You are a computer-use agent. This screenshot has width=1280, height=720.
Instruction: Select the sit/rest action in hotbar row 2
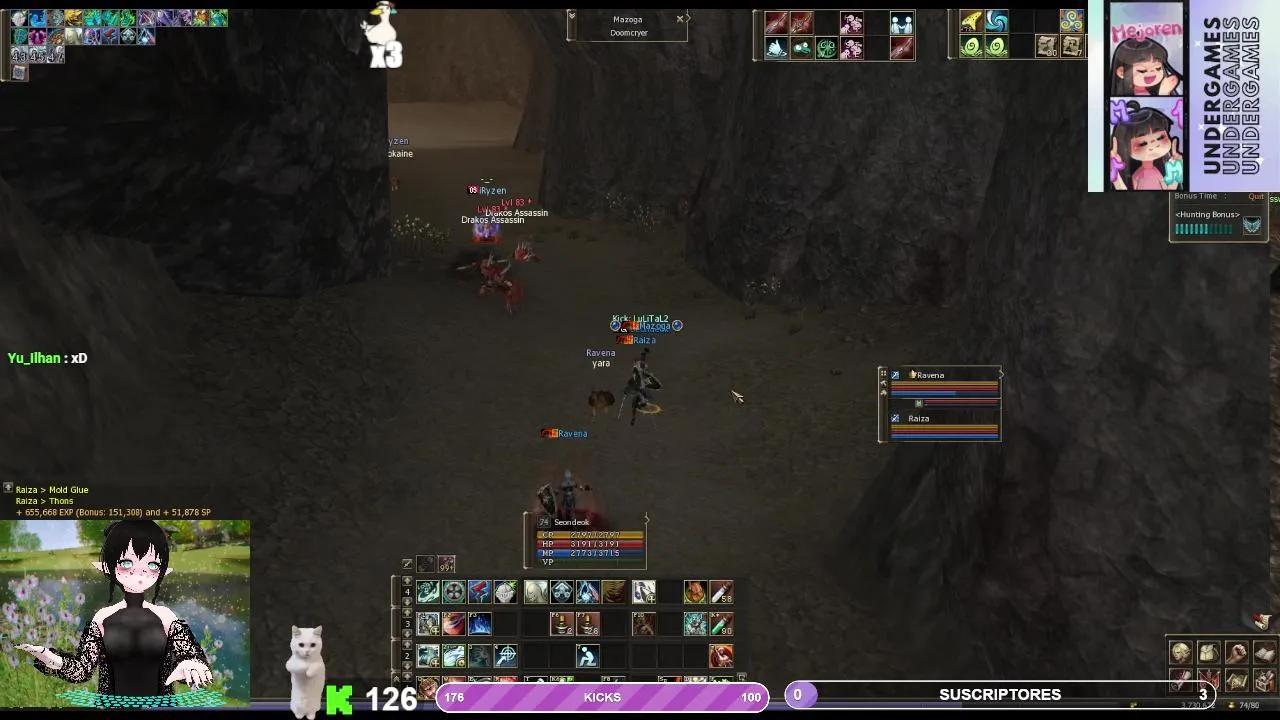click(x=586, y=656)
